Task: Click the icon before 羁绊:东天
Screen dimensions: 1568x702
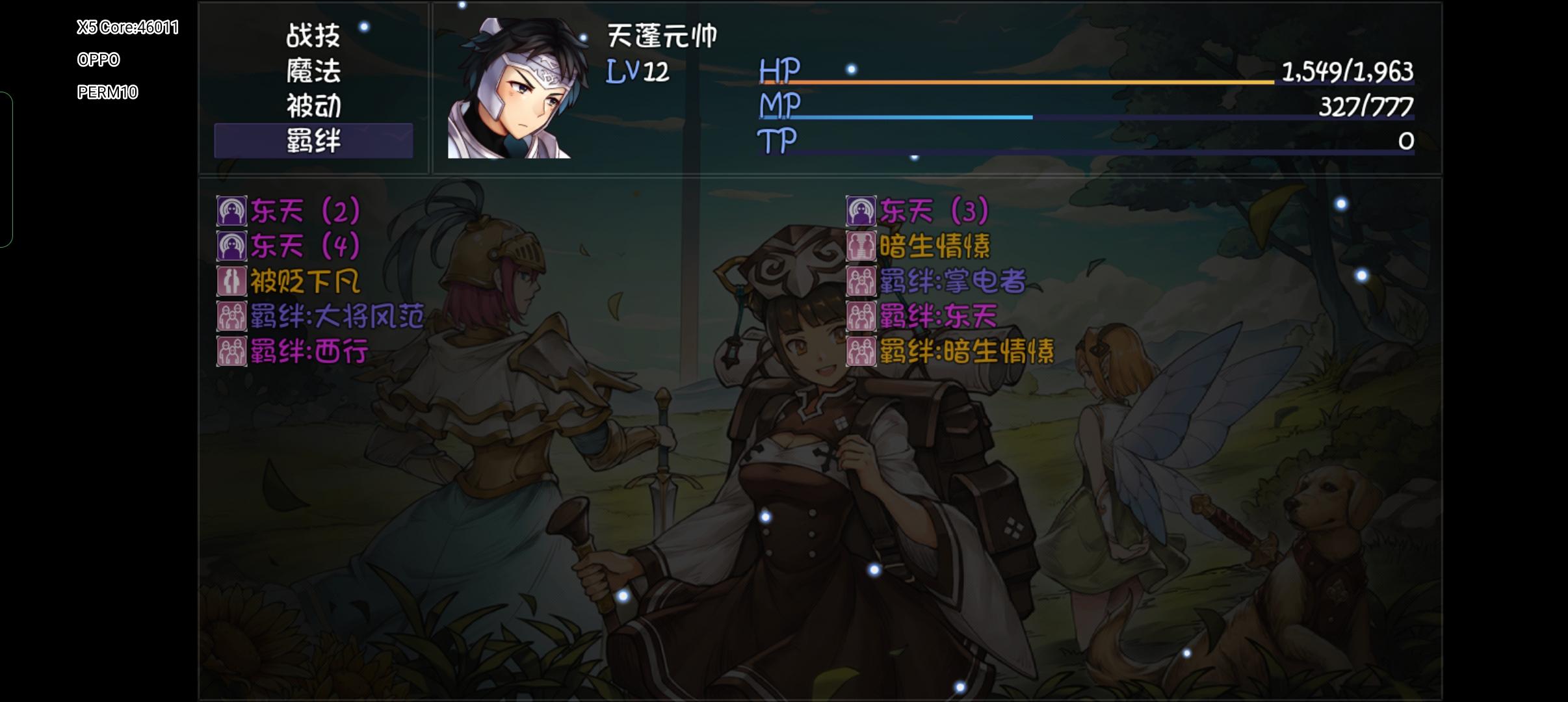Action: tap(861, 317)
